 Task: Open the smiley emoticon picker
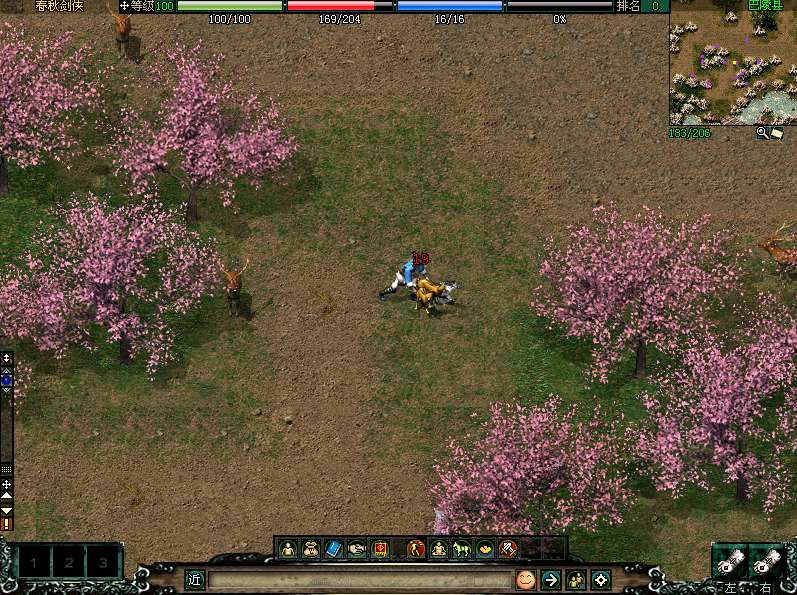[x=525, y=579]
